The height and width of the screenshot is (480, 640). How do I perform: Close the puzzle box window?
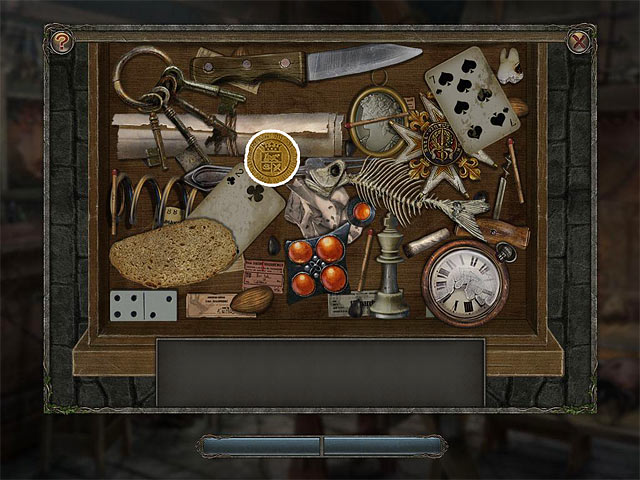[x=578, y=42]
